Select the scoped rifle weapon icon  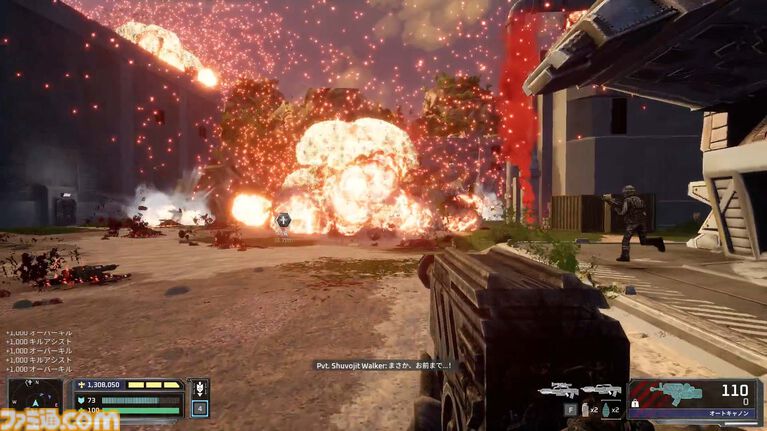pyautogui.click(x=558, y=389)
